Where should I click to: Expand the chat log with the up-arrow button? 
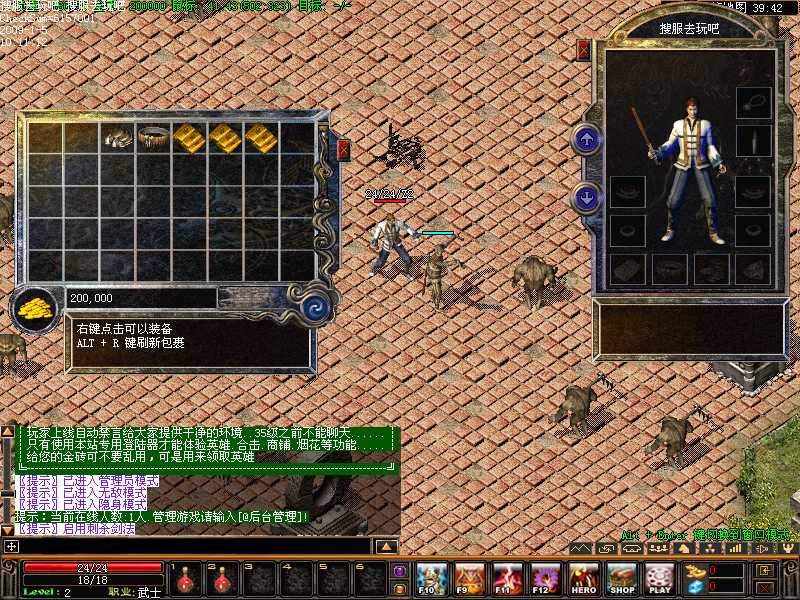click(386, 546)
